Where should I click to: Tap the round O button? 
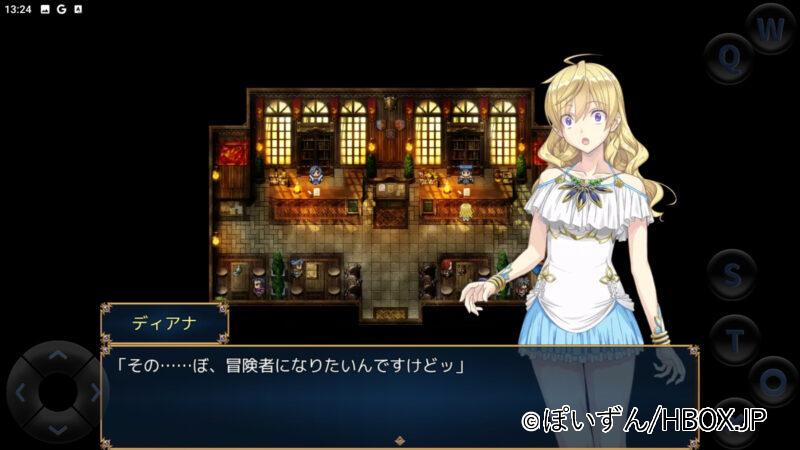[771, 381]
